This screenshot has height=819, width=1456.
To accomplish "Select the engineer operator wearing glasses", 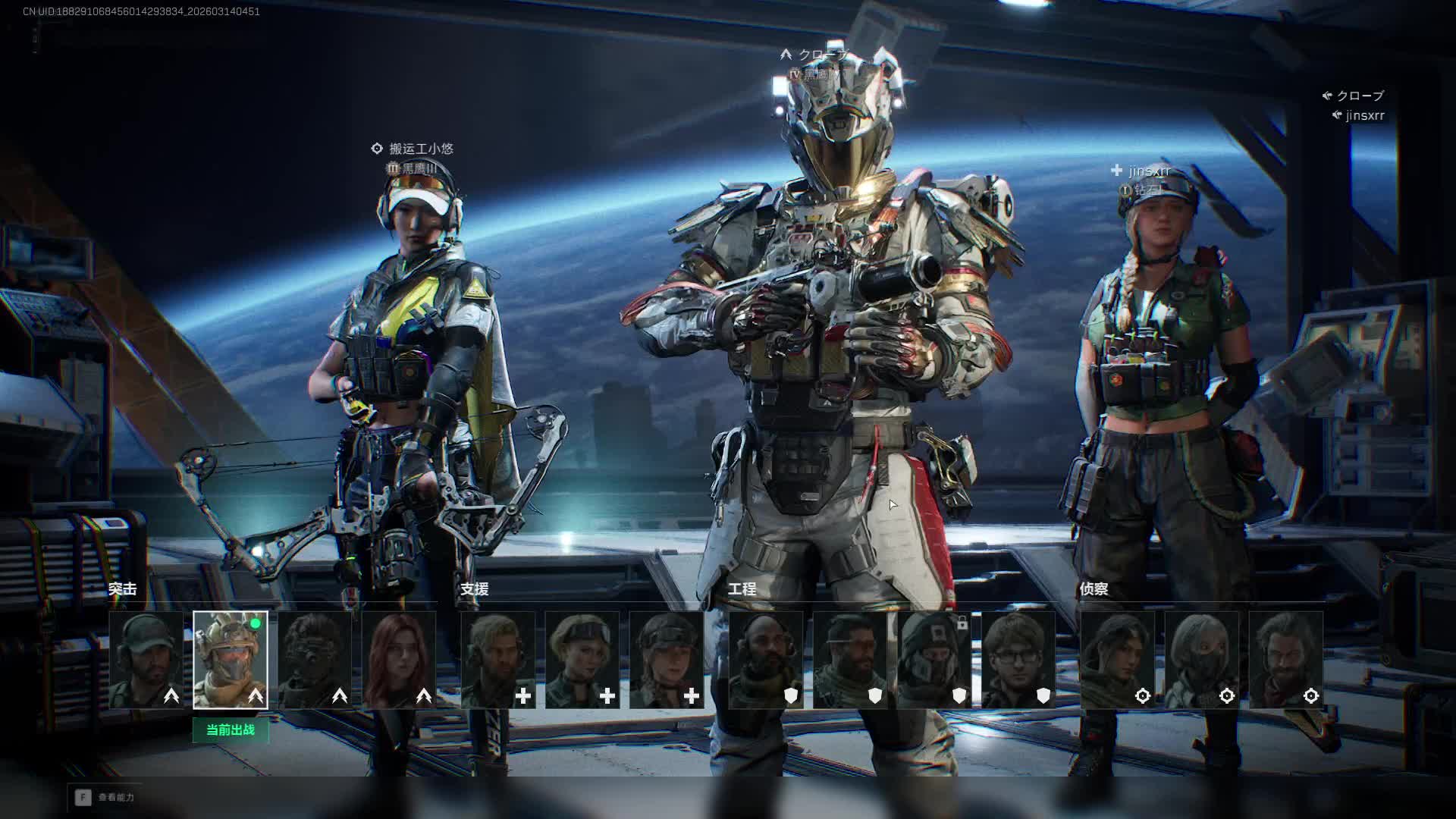I will pyautogui.click(x=1018, y=660).
